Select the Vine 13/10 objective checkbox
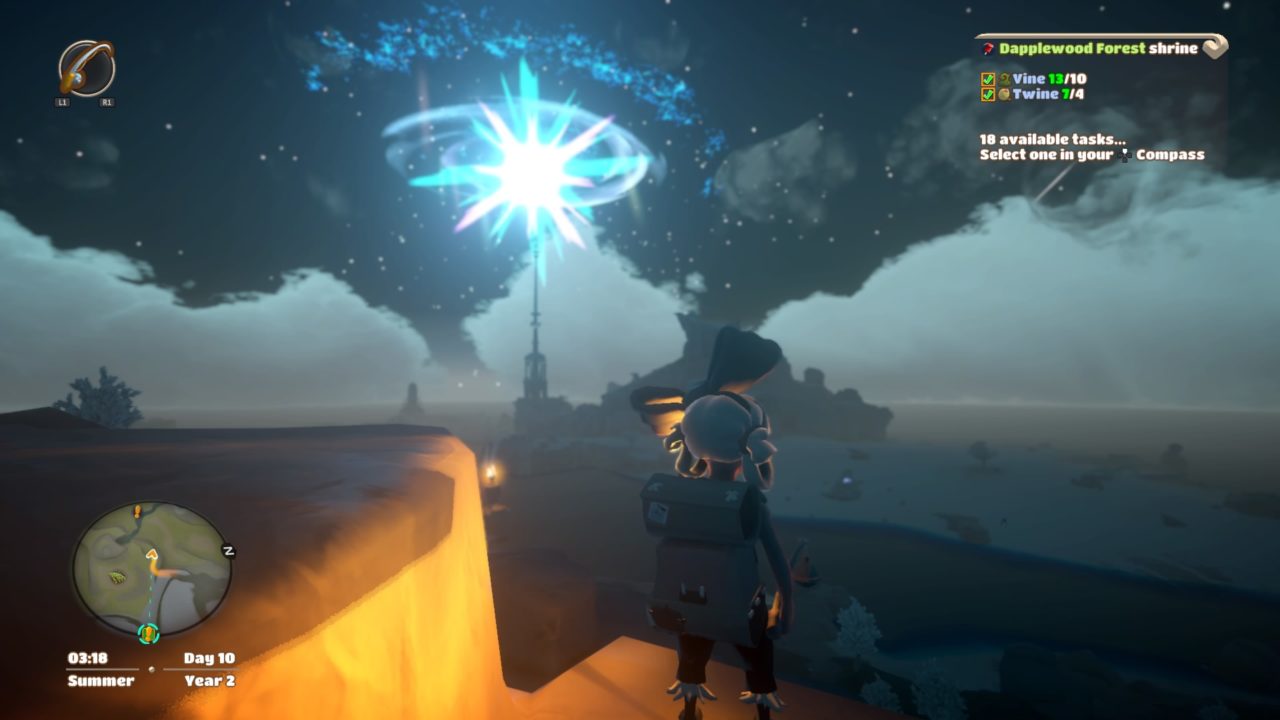This screenshot has width=1280, height=720. pyautogui.click(x=988, y=79)
